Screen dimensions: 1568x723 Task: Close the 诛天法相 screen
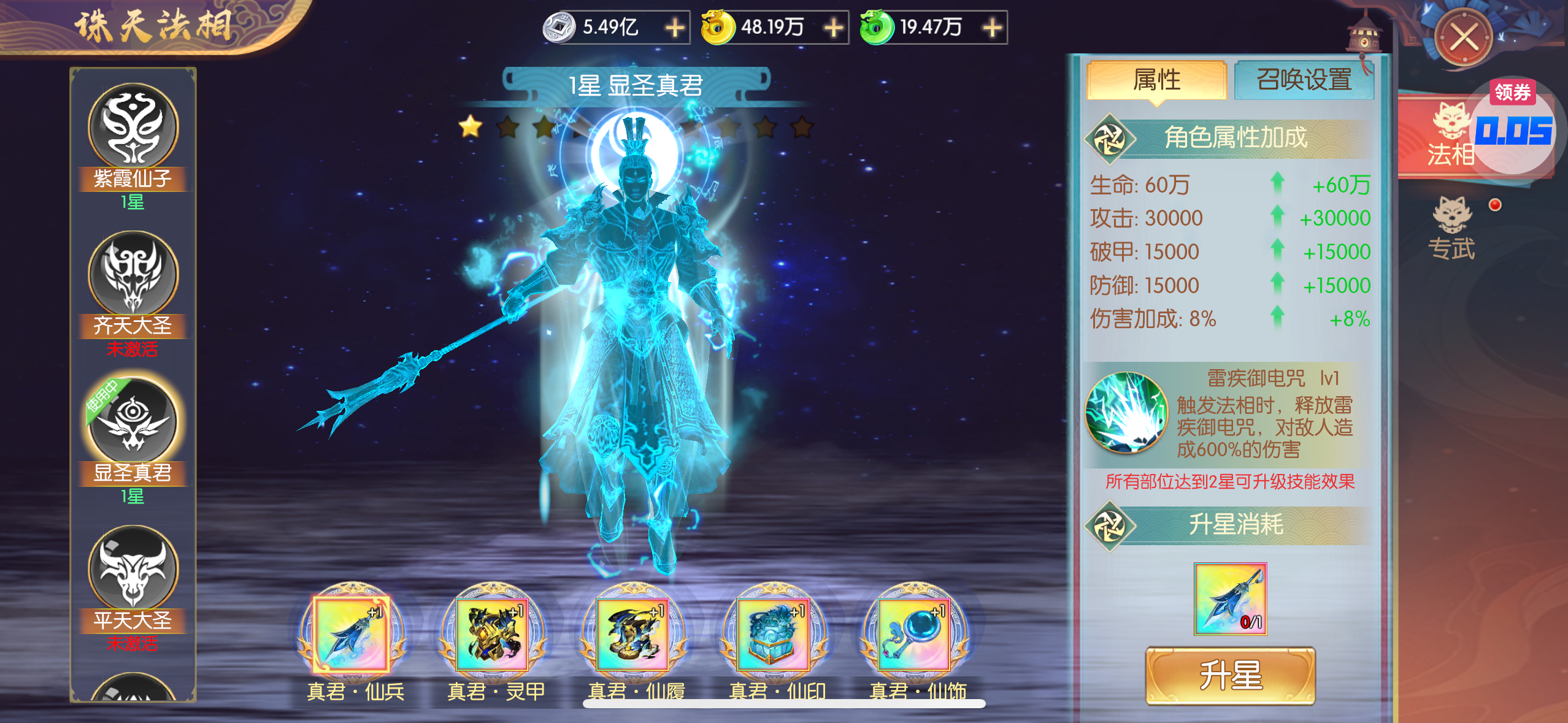(1464, 38)
